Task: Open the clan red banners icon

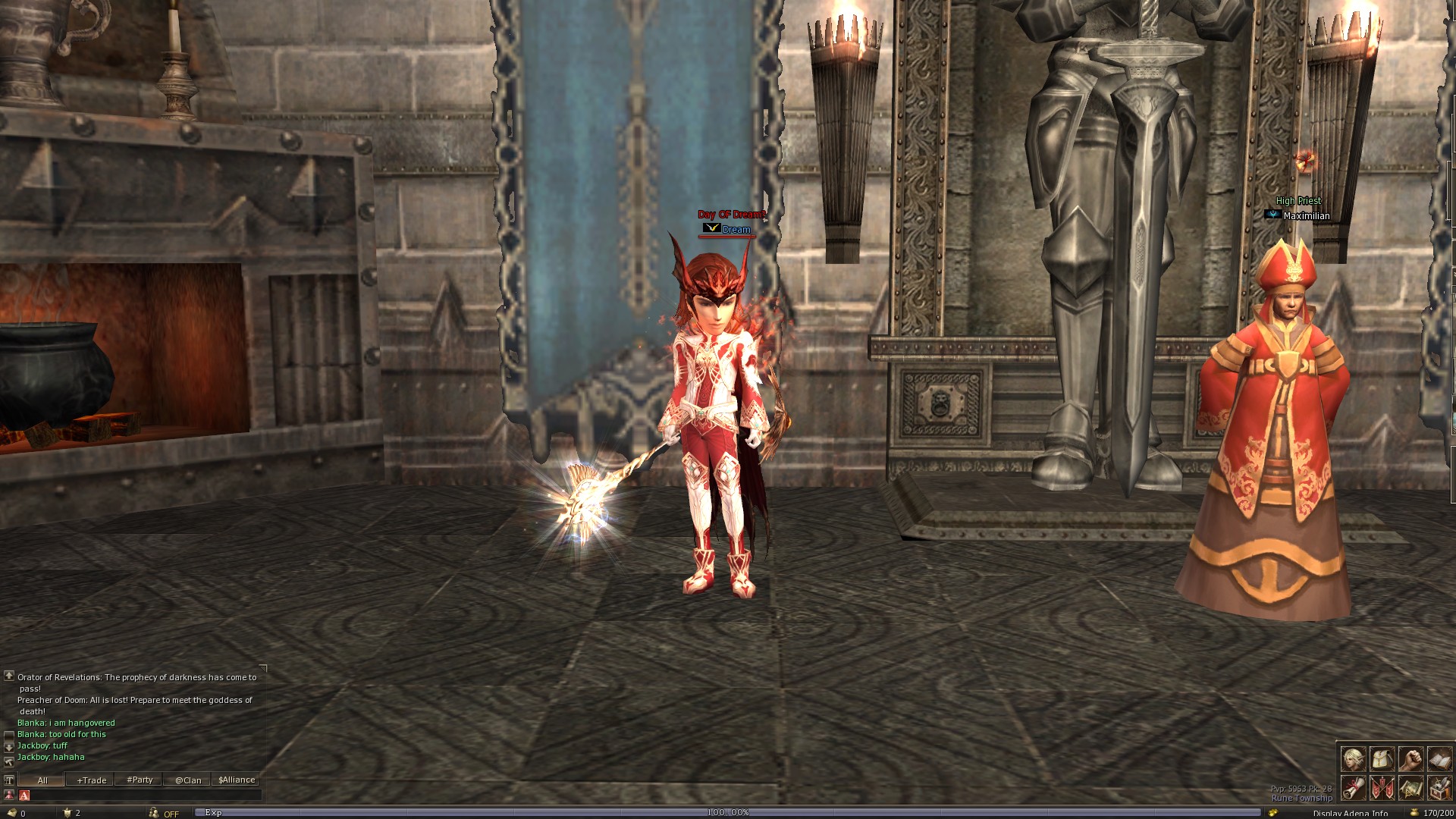Action: 1382,788
